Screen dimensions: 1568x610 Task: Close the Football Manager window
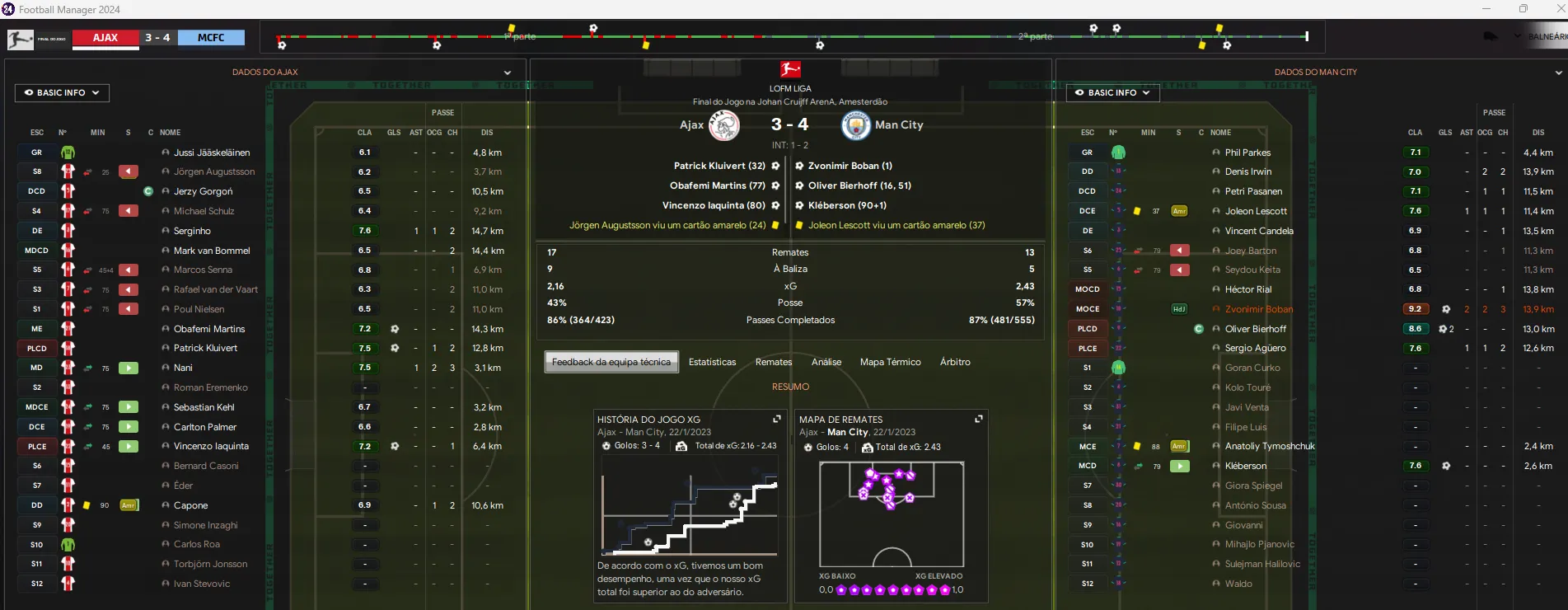1560,9
